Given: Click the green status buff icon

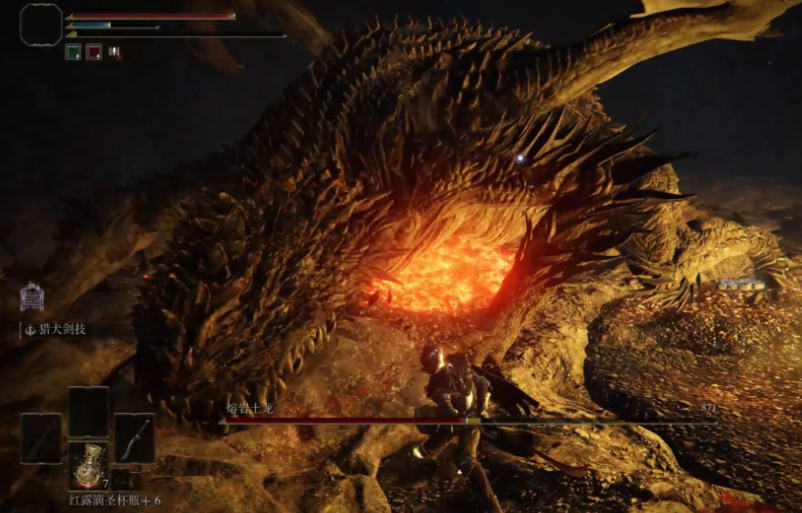Looking at the screenshot, I should pyautogui.click(x=73, y=51).
